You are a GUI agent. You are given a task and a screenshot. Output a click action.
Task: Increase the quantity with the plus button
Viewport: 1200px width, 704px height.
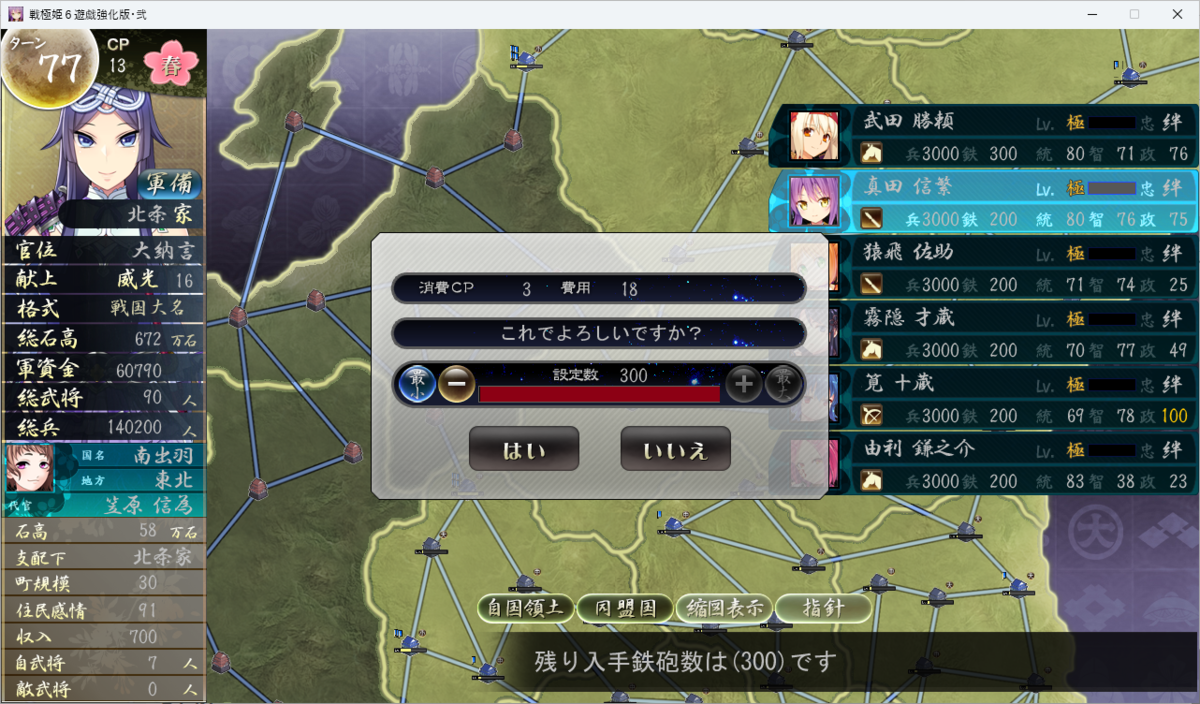(743, 383)
